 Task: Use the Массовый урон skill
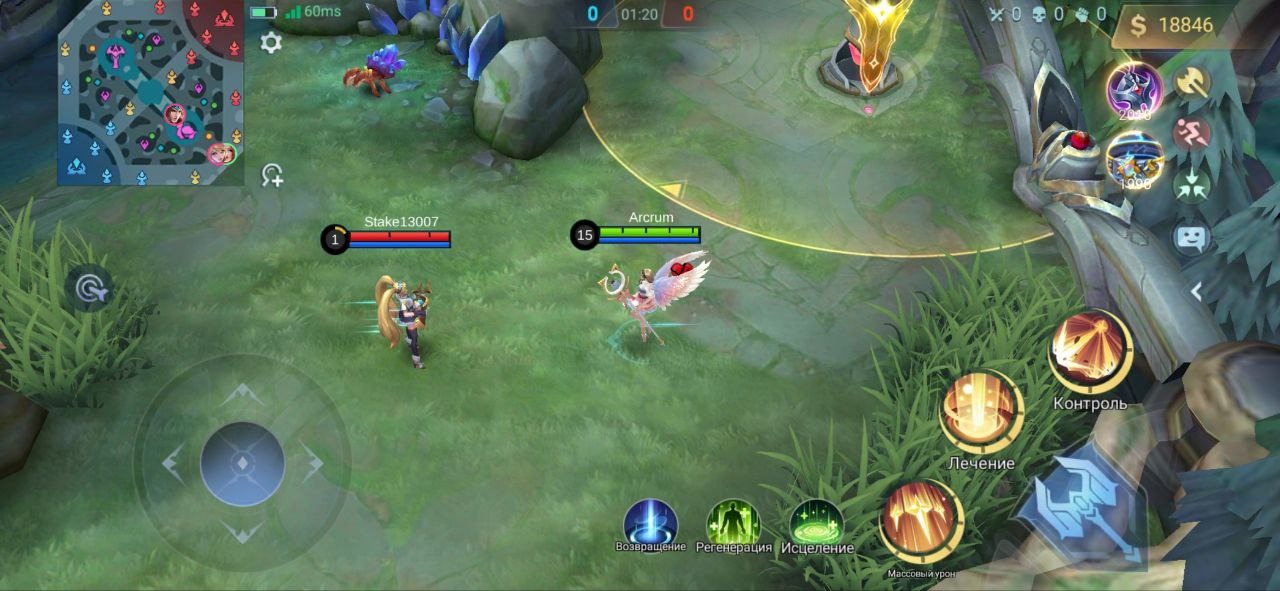coord(921,521)
